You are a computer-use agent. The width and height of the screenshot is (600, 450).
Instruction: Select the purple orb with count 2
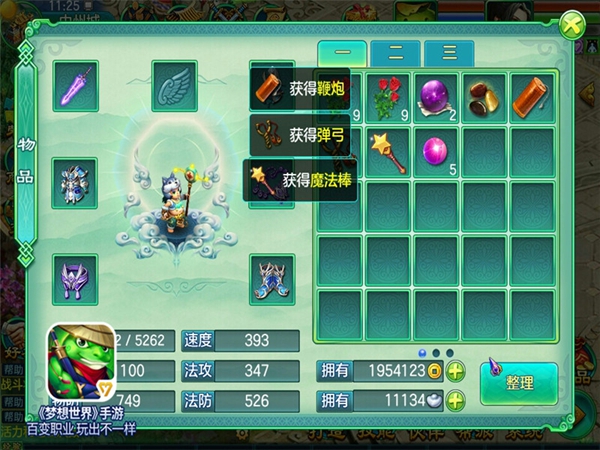click(437, 97)
